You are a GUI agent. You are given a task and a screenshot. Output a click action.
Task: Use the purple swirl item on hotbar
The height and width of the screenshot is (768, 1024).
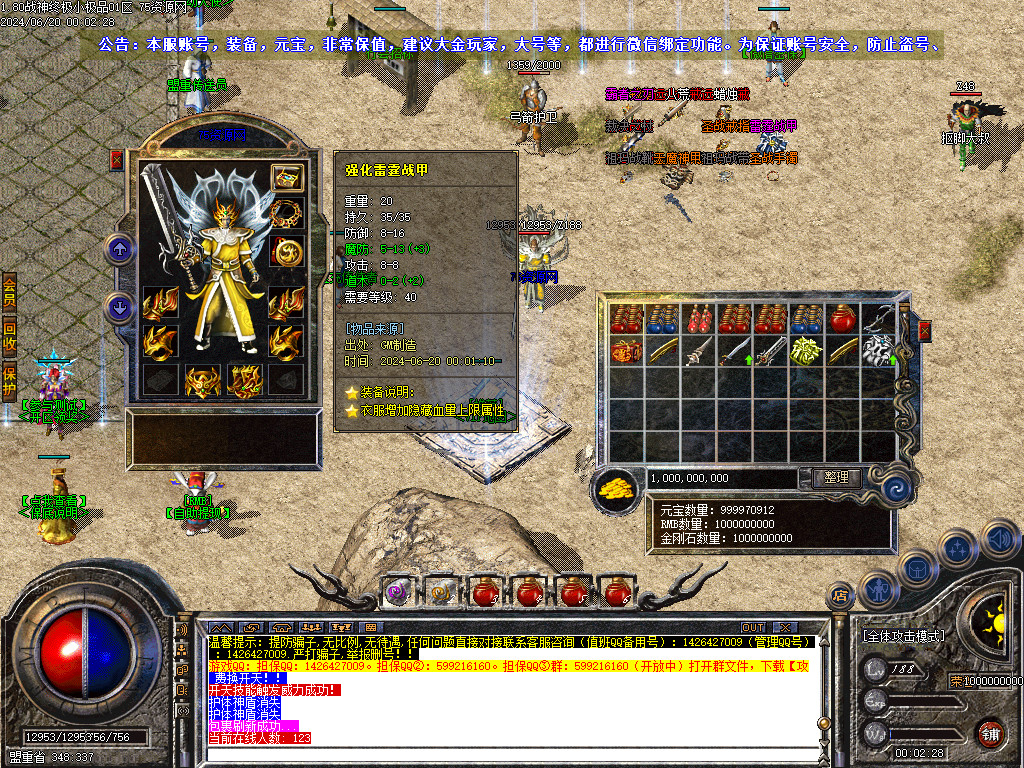pos(398,591)
